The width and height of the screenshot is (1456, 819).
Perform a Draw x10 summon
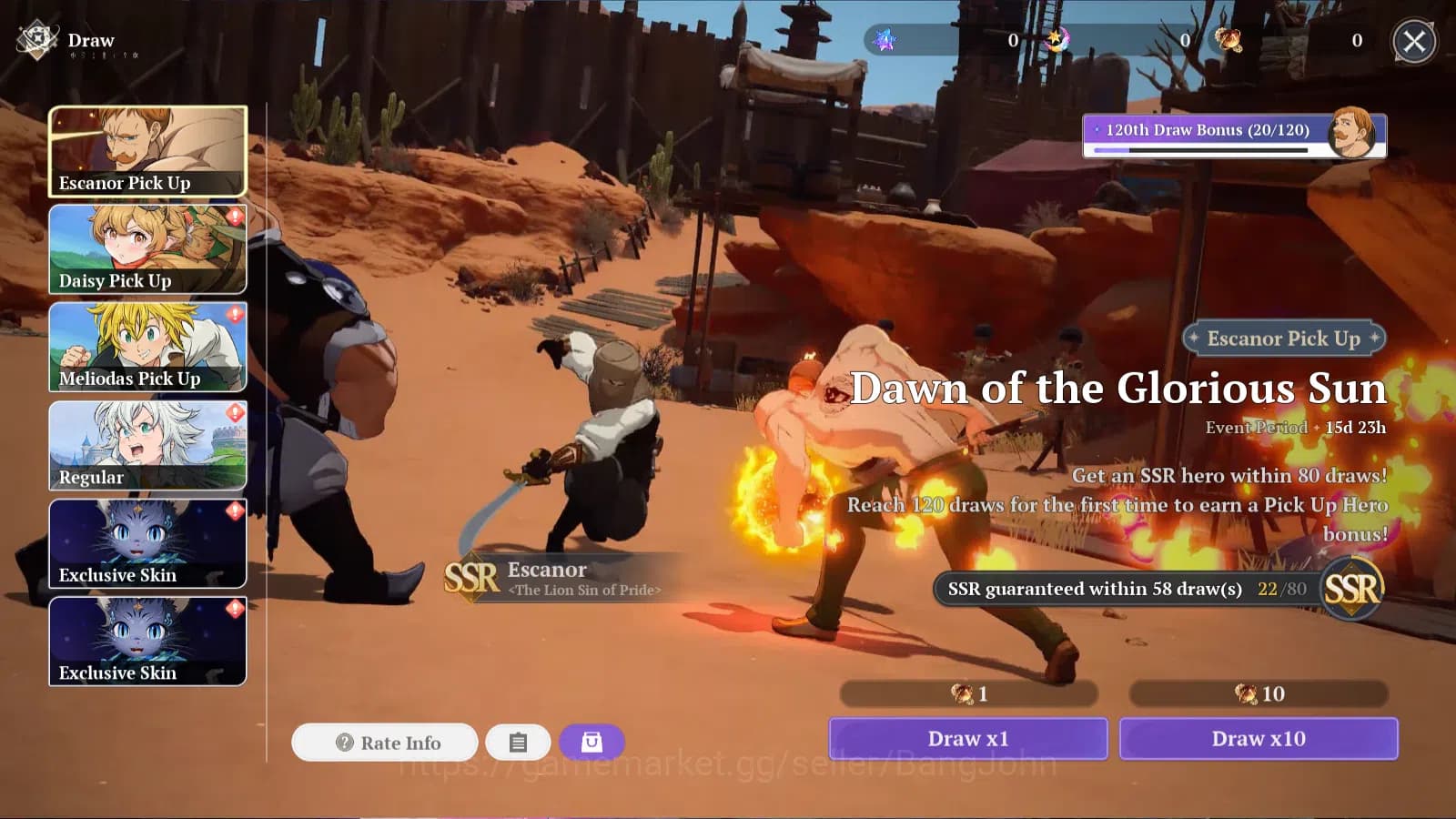pos(1259,739)
